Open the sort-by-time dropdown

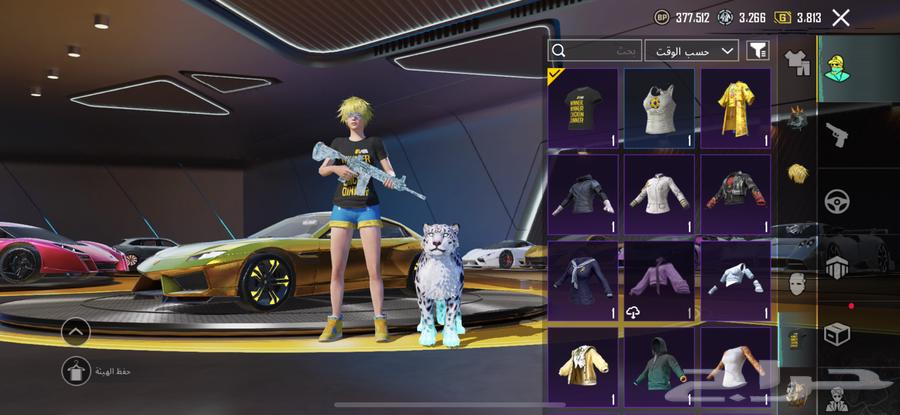[x=691, y=50]
